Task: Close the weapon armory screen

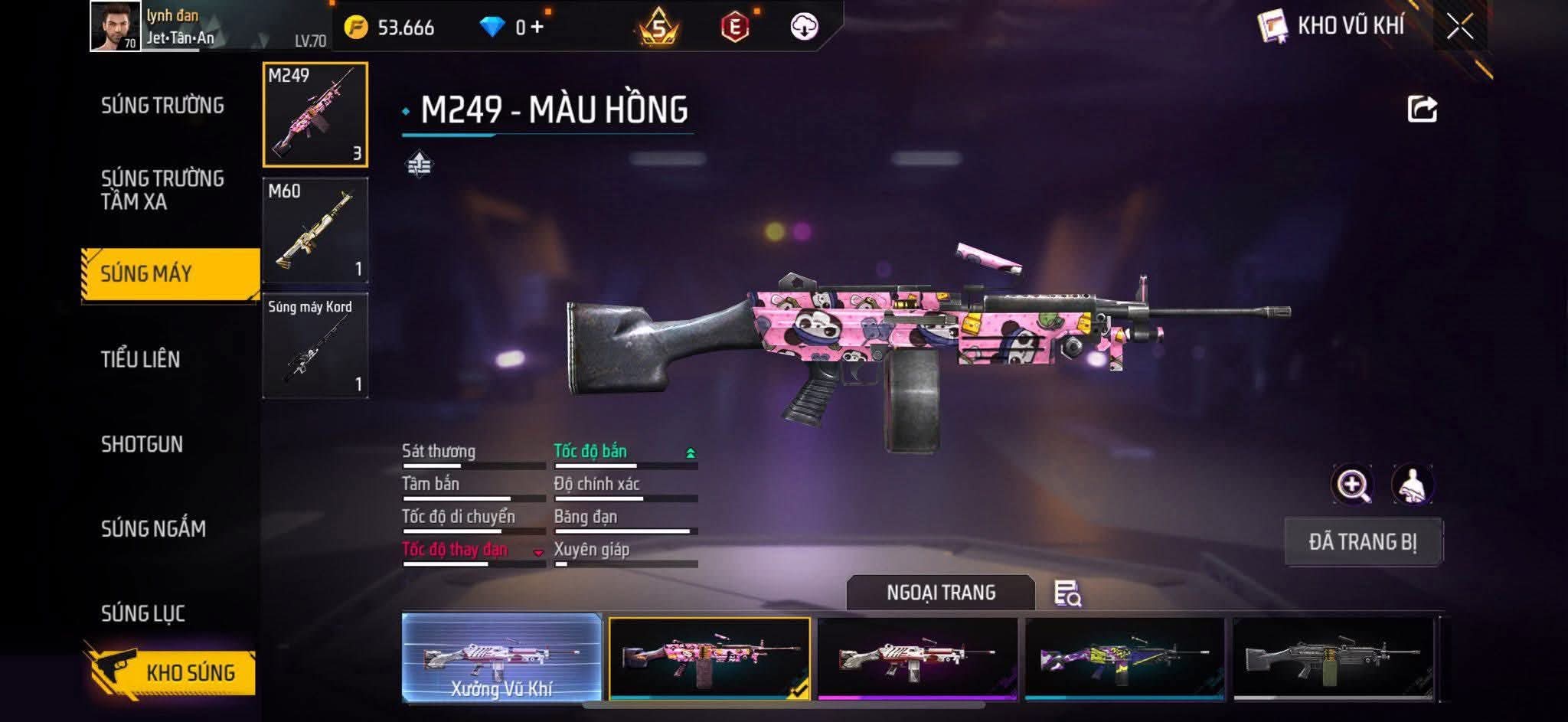Action: (x=1459, y=27)
